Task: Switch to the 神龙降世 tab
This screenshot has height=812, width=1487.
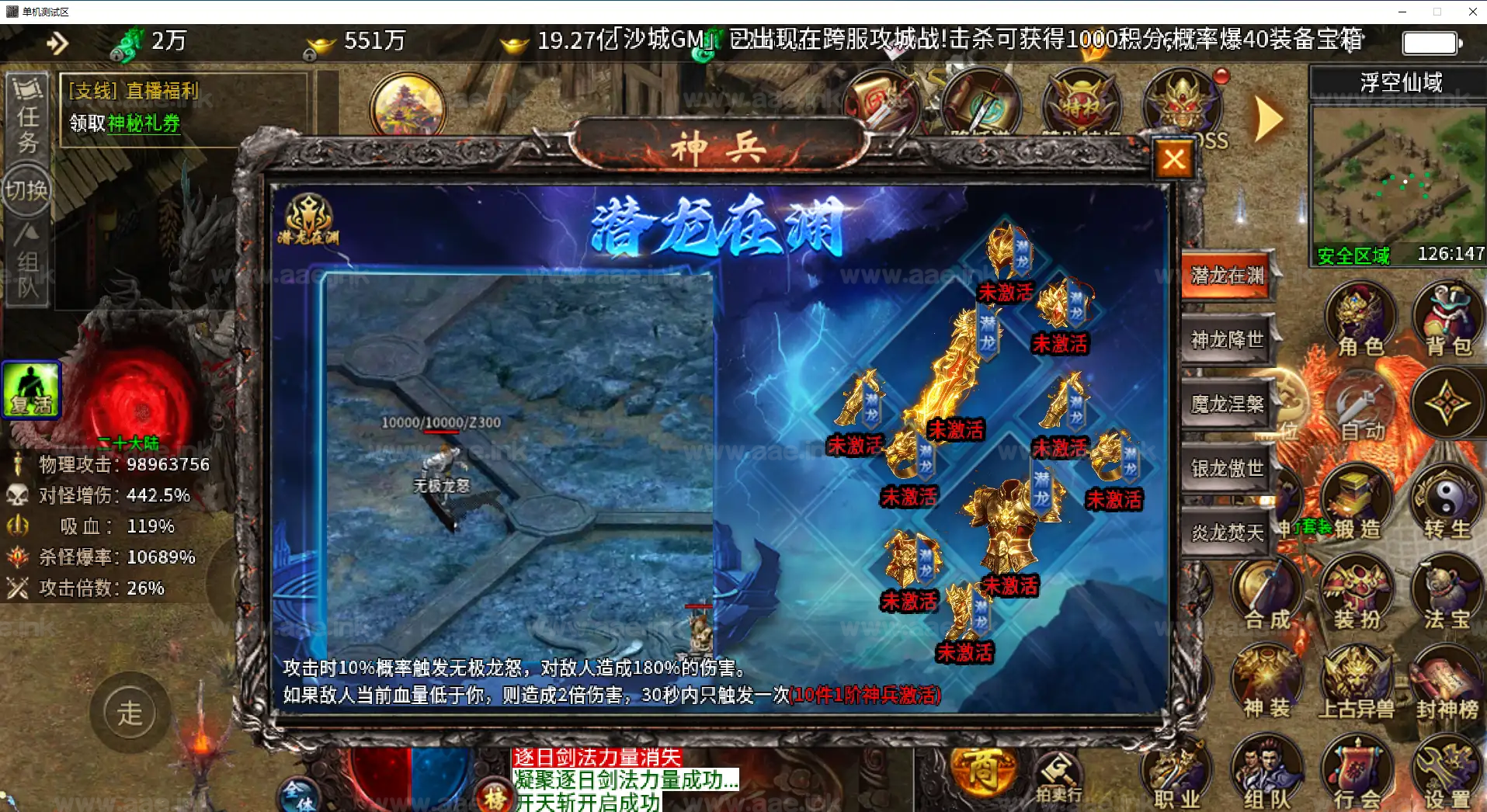Action: (1225, 339)
